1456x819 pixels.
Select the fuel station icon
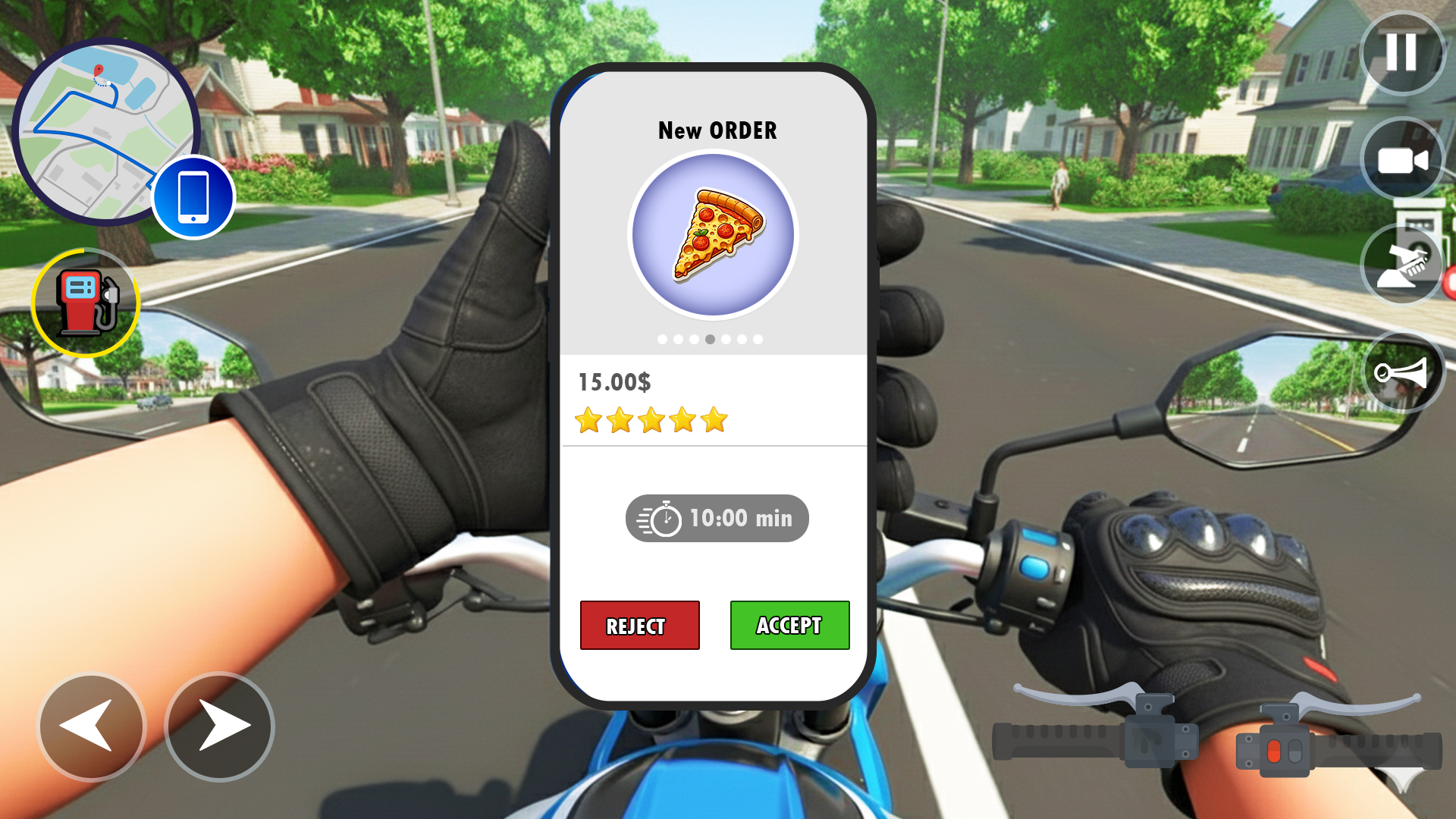pyautogui.click(x=85, y=302)
